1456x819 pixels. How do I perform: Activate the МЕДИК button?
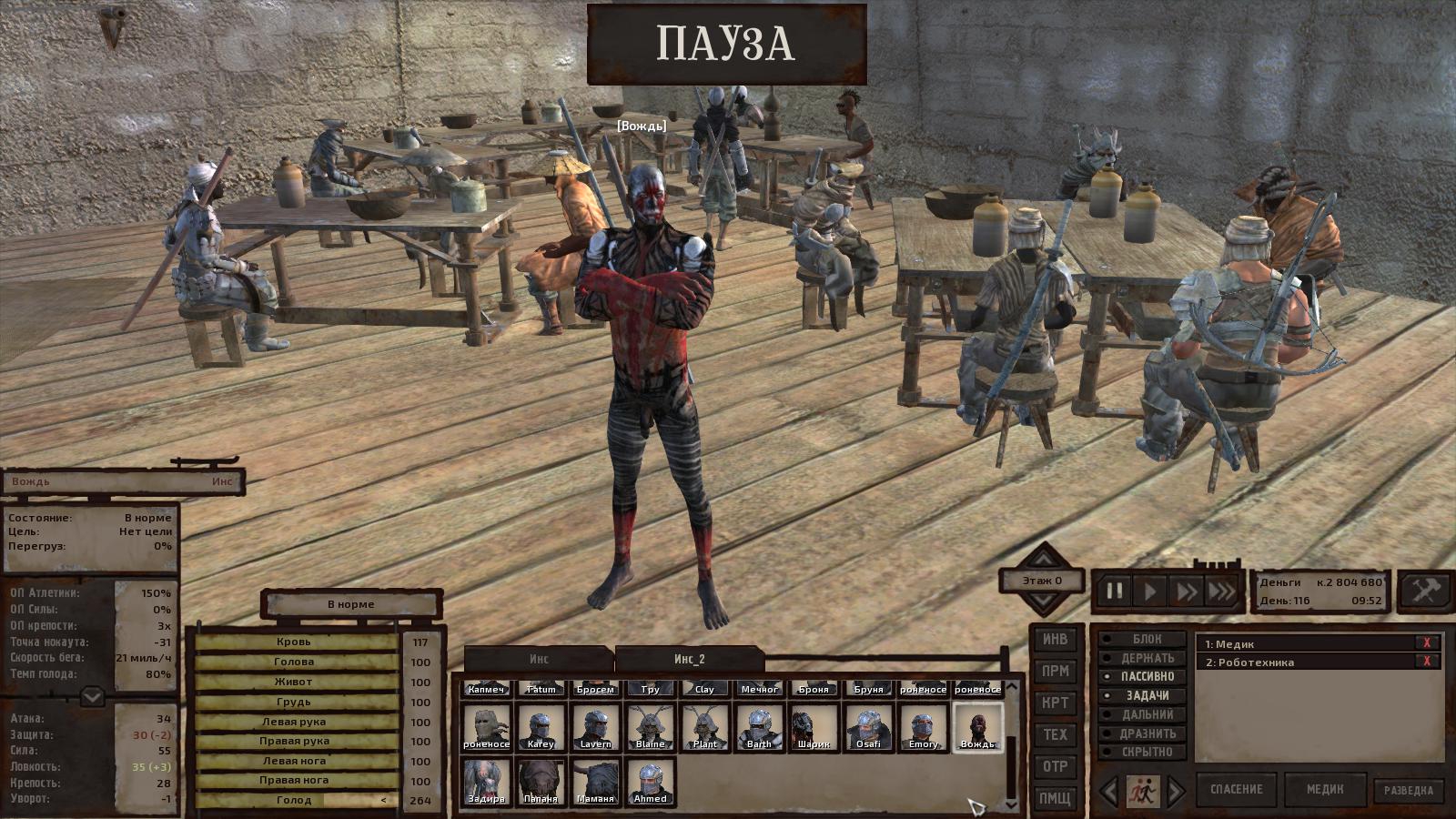(x=1325, y=789)
